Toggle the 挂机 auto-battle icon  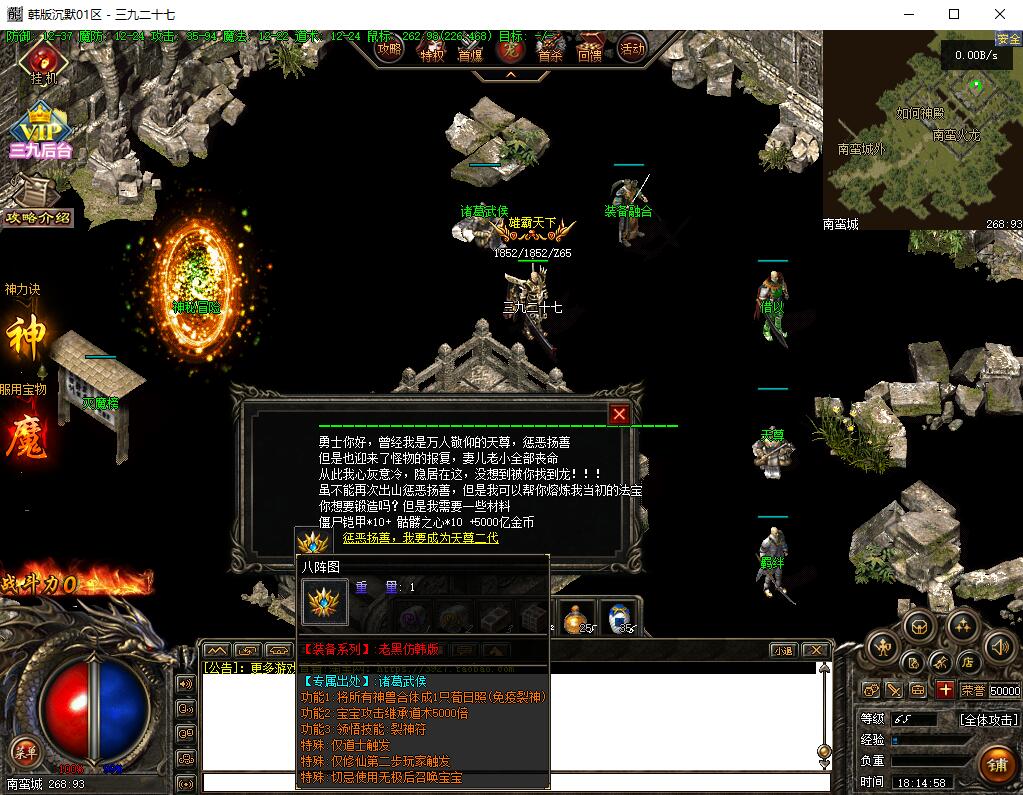43,62
